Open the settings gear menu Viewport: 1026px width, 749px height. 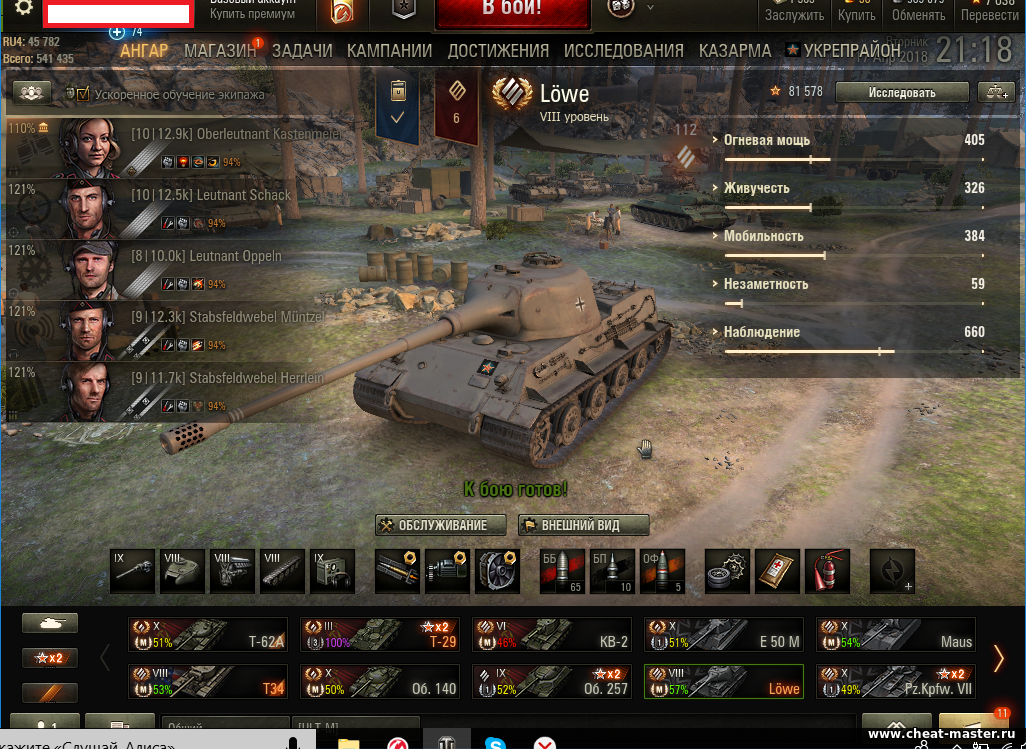[x=23, y=8]
